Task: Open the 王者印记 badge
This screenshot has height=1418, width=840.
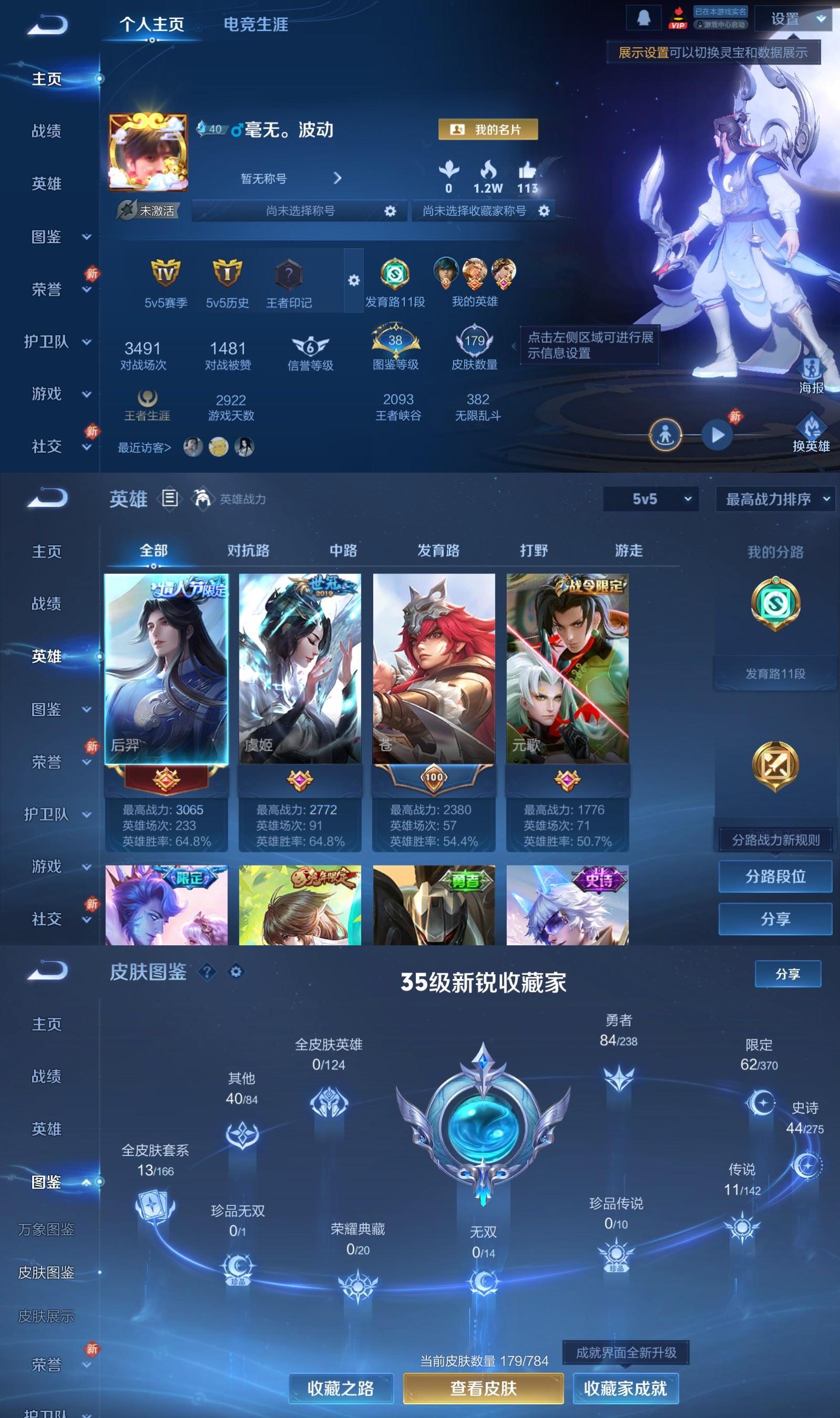Action: click(289, 284)
